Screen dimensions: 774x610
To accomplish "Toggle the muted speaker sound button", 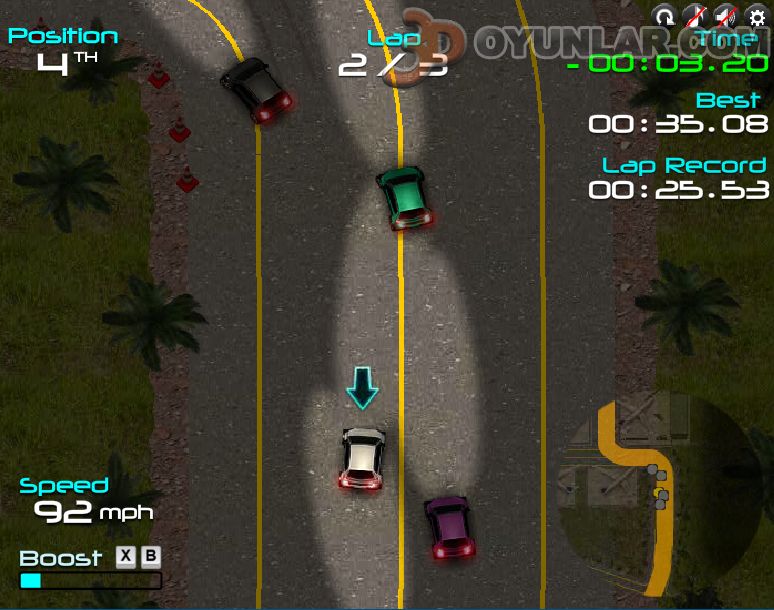I will tap(725, 16).
